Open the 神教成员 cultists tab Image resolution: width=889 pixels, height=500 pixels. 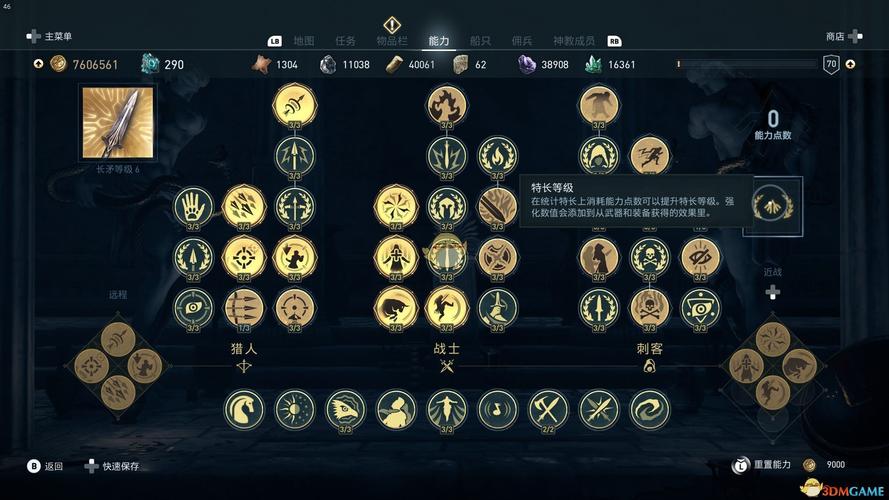[574, 41]
